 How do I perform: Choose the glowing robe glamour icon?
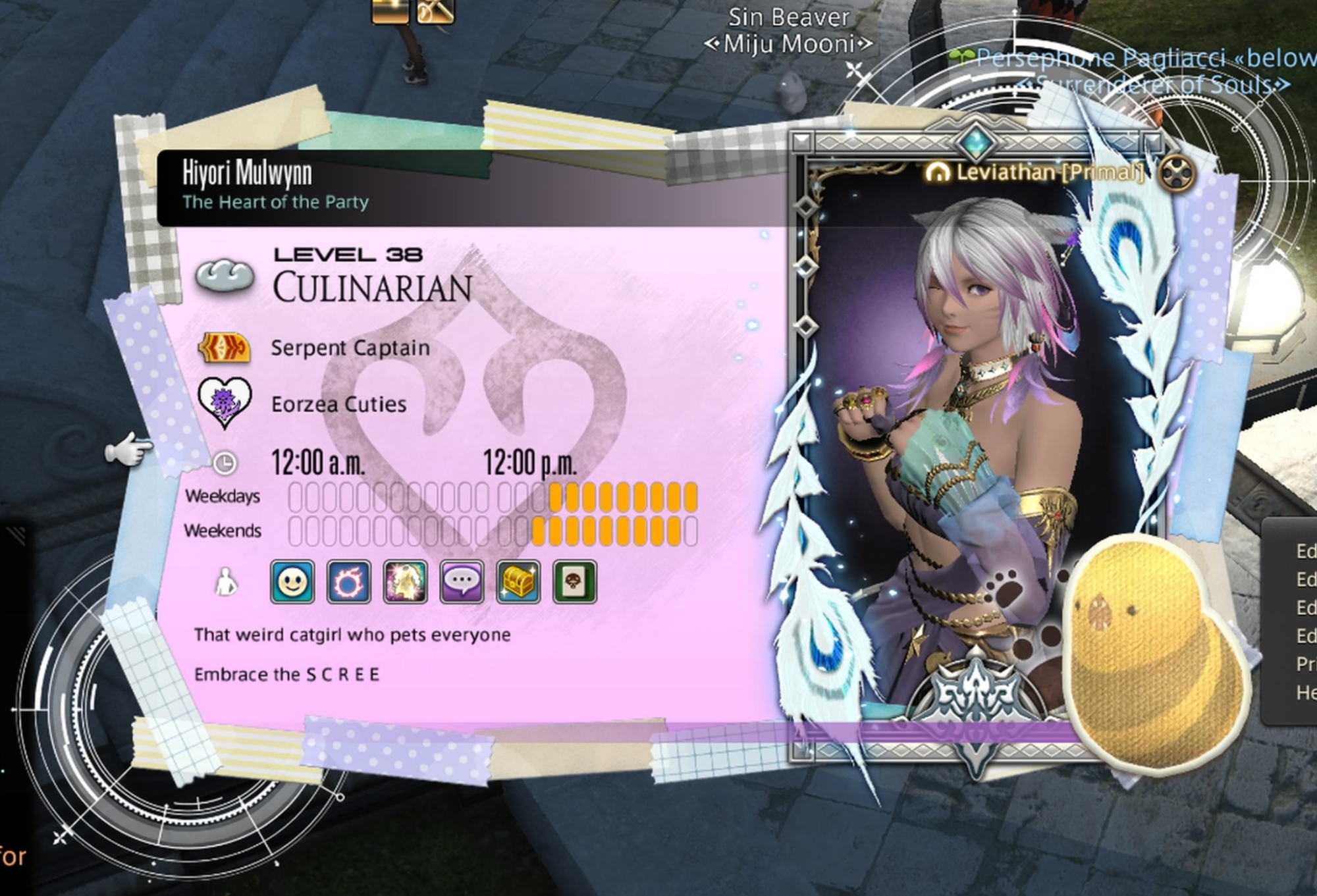(x=406, y=582)
